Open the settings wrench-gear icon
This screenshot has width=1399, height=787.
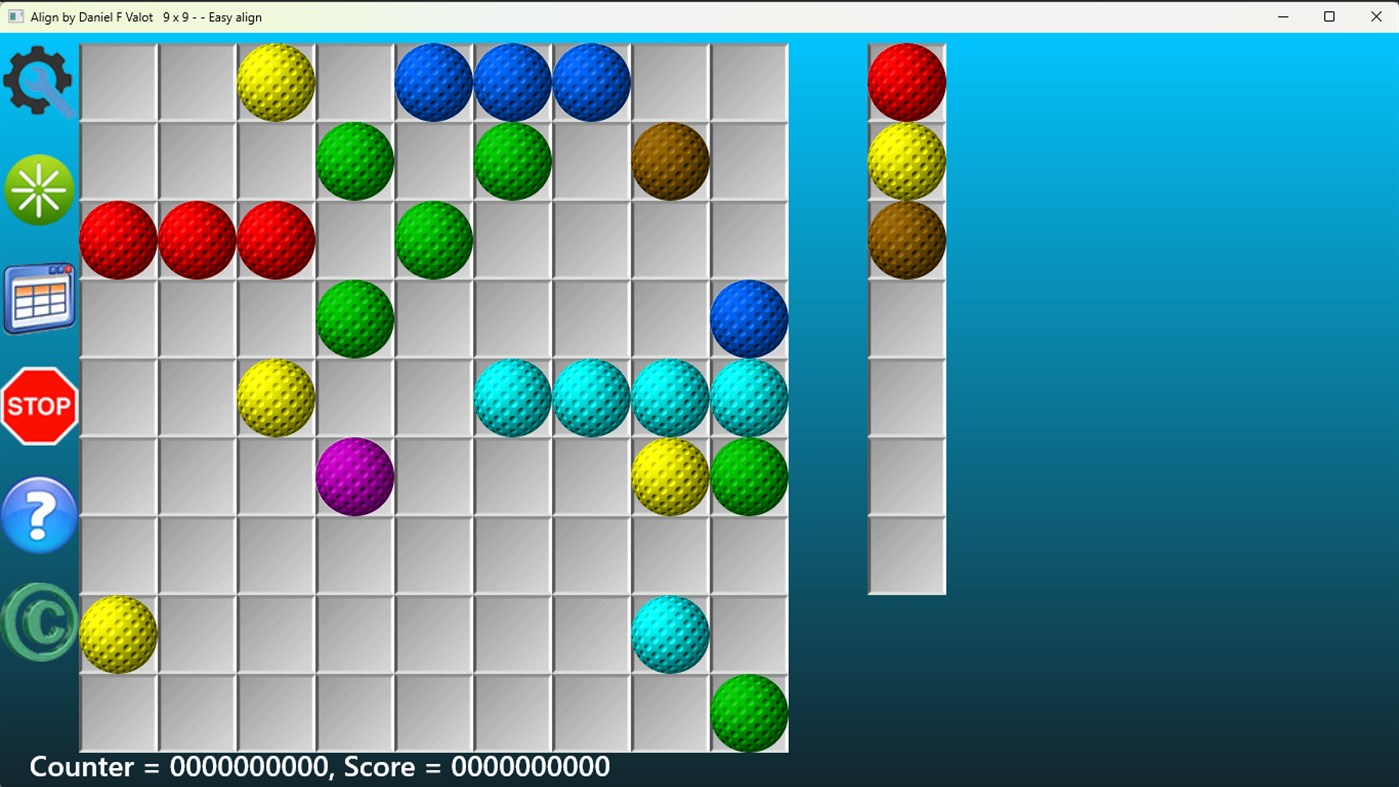tap(40, 78)
